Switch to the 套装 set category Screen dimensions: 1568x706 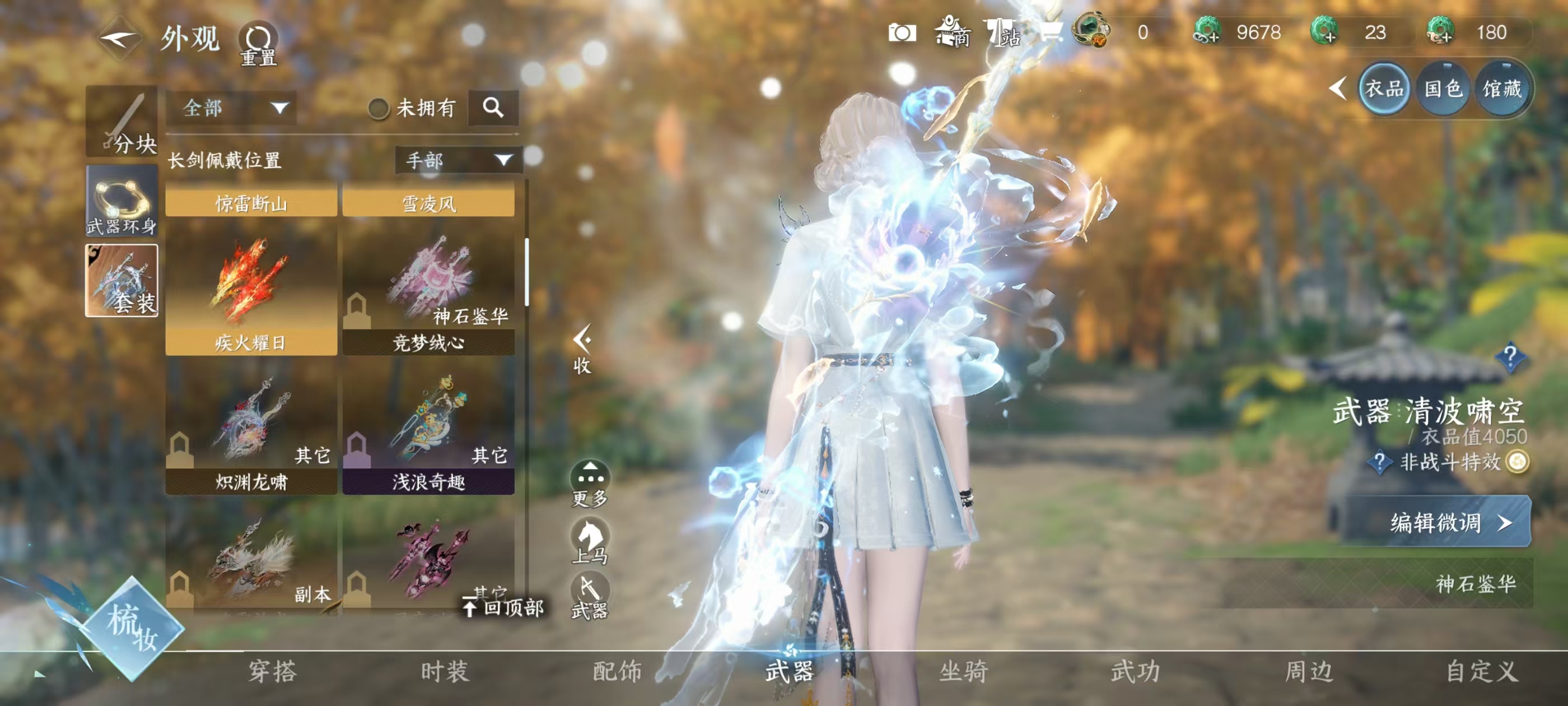point(122,280)
